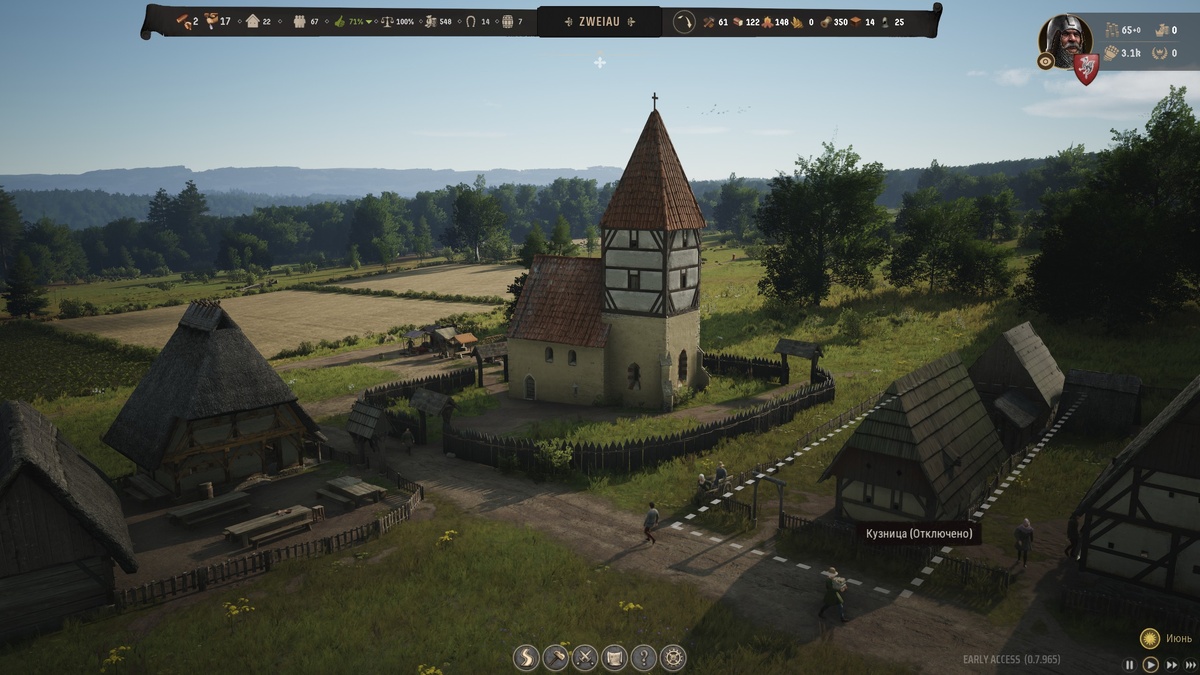Image resolution: width=1200 pixels, height=675 pixels.
Task: Open the map scroll button
Action: click(614, 657)
